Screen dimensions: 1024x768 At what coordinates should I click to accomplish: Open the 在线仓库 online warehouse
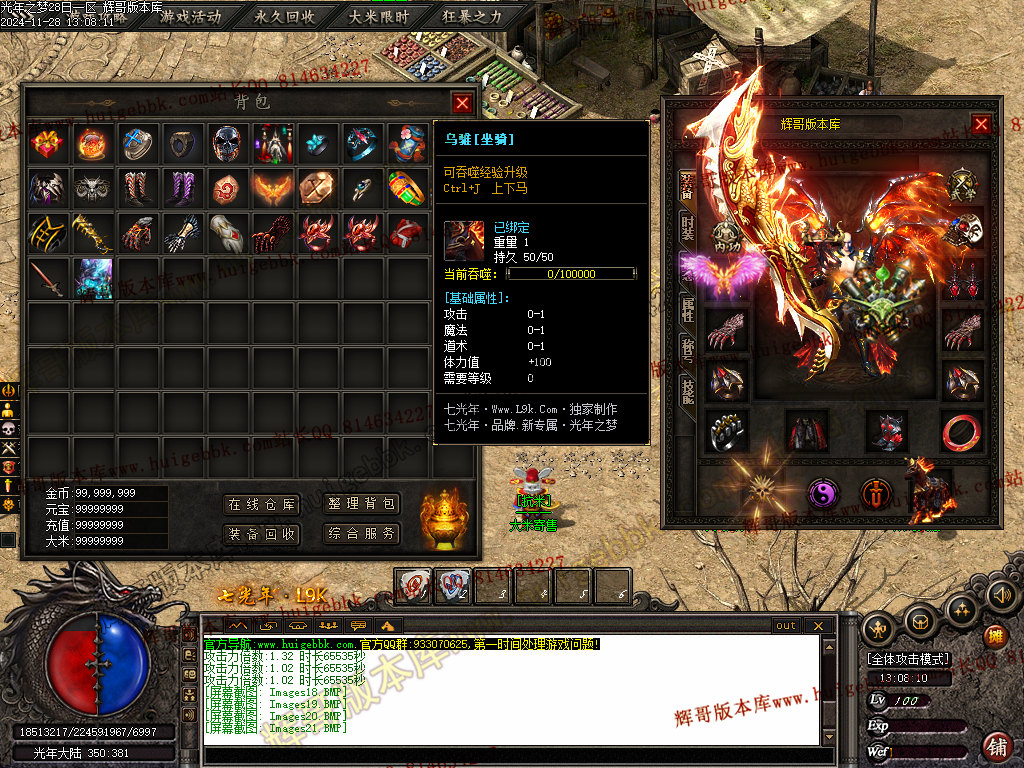(x=261, y=505)
